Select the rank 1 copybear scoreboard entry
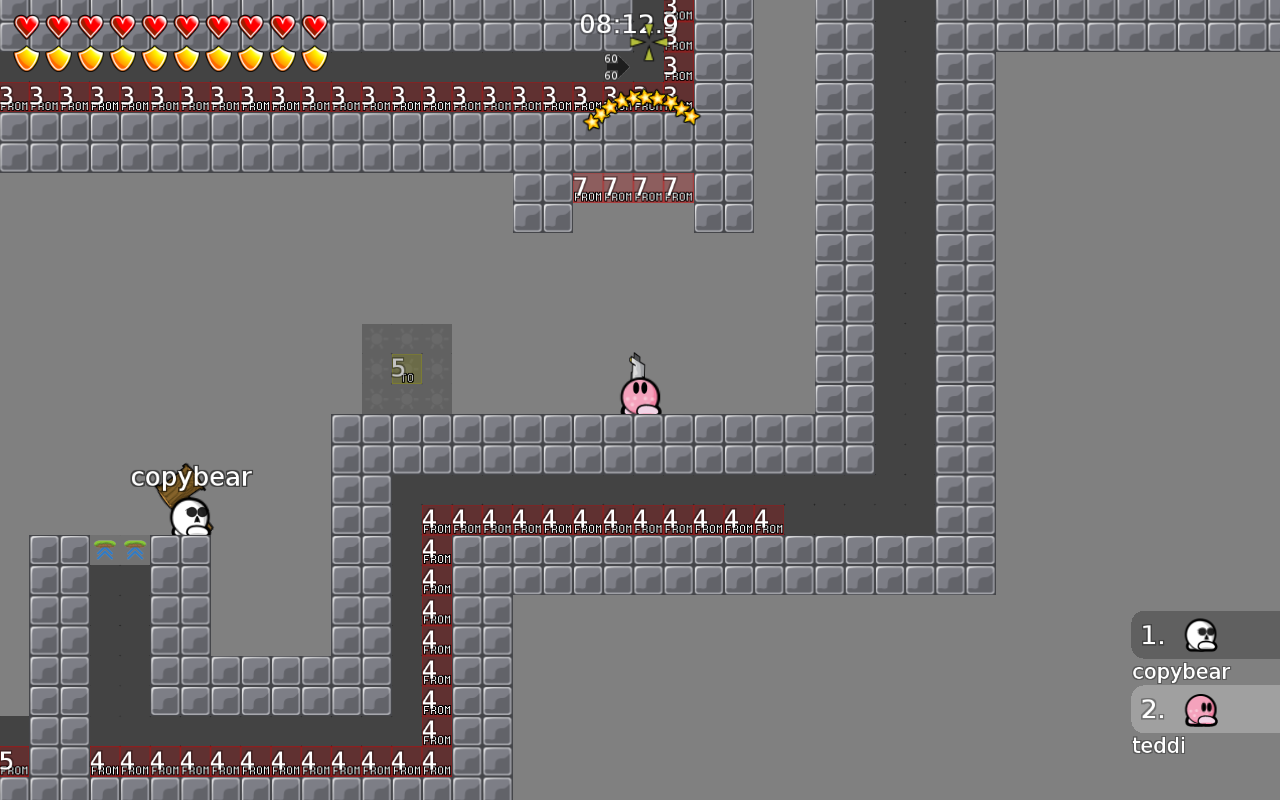The height and width of the screenshot is (800, 1280). (x=1190, y=651)
